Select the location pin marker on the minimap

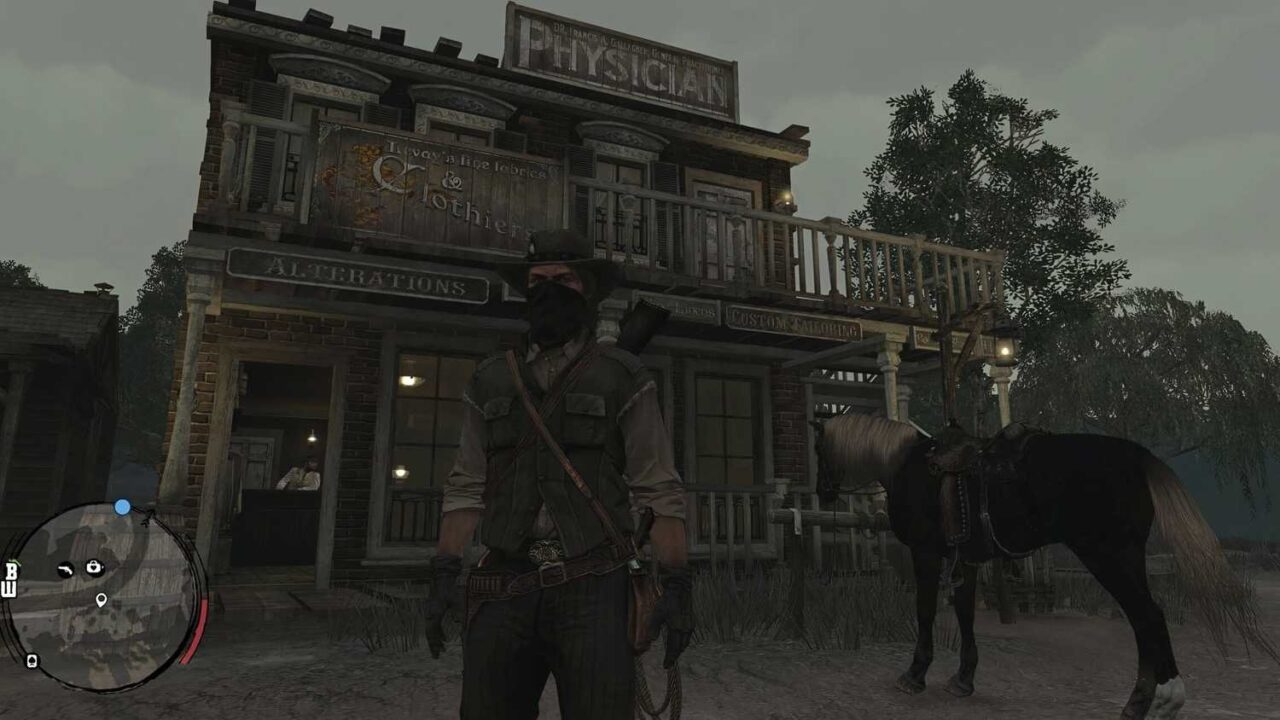101,599
